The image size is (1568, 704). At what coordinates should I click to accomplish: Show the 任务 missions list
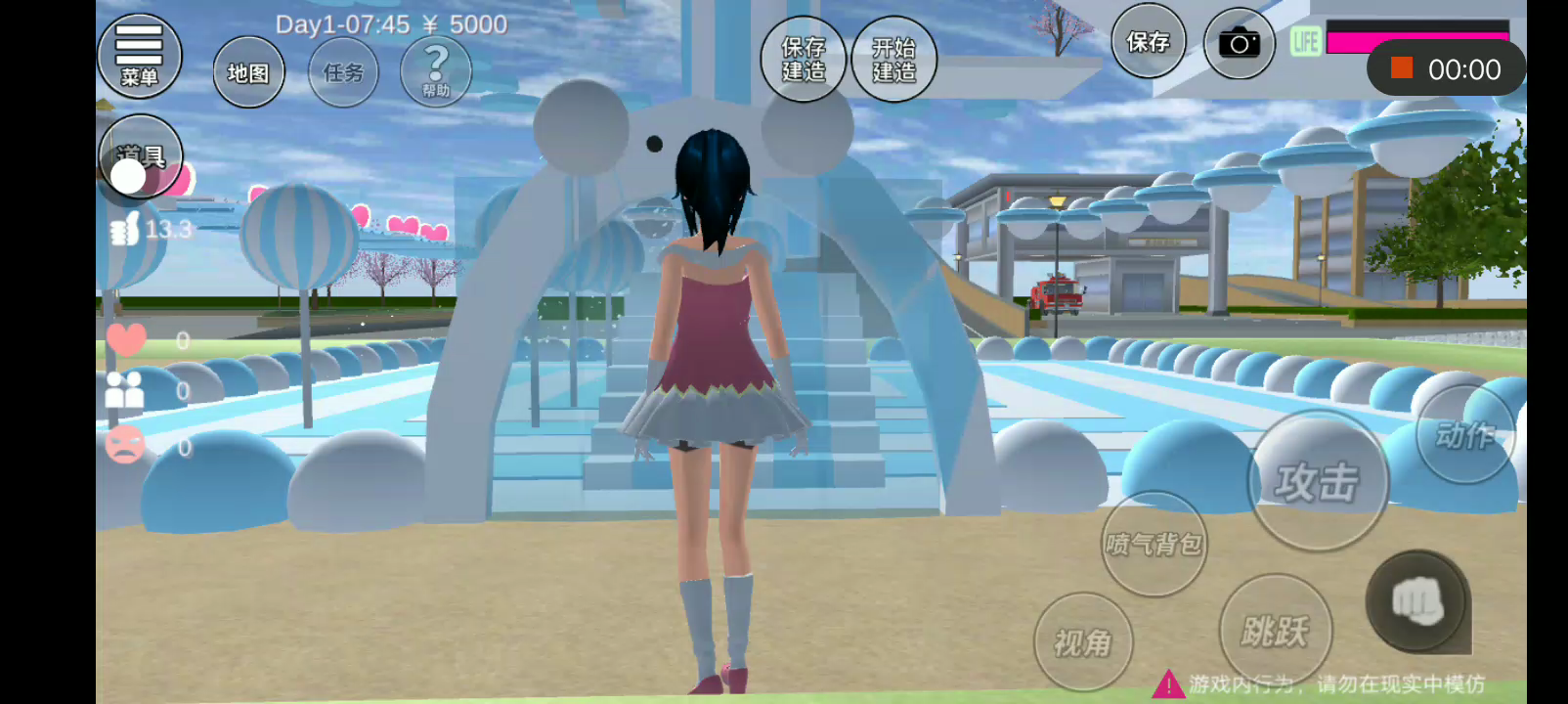343,72
